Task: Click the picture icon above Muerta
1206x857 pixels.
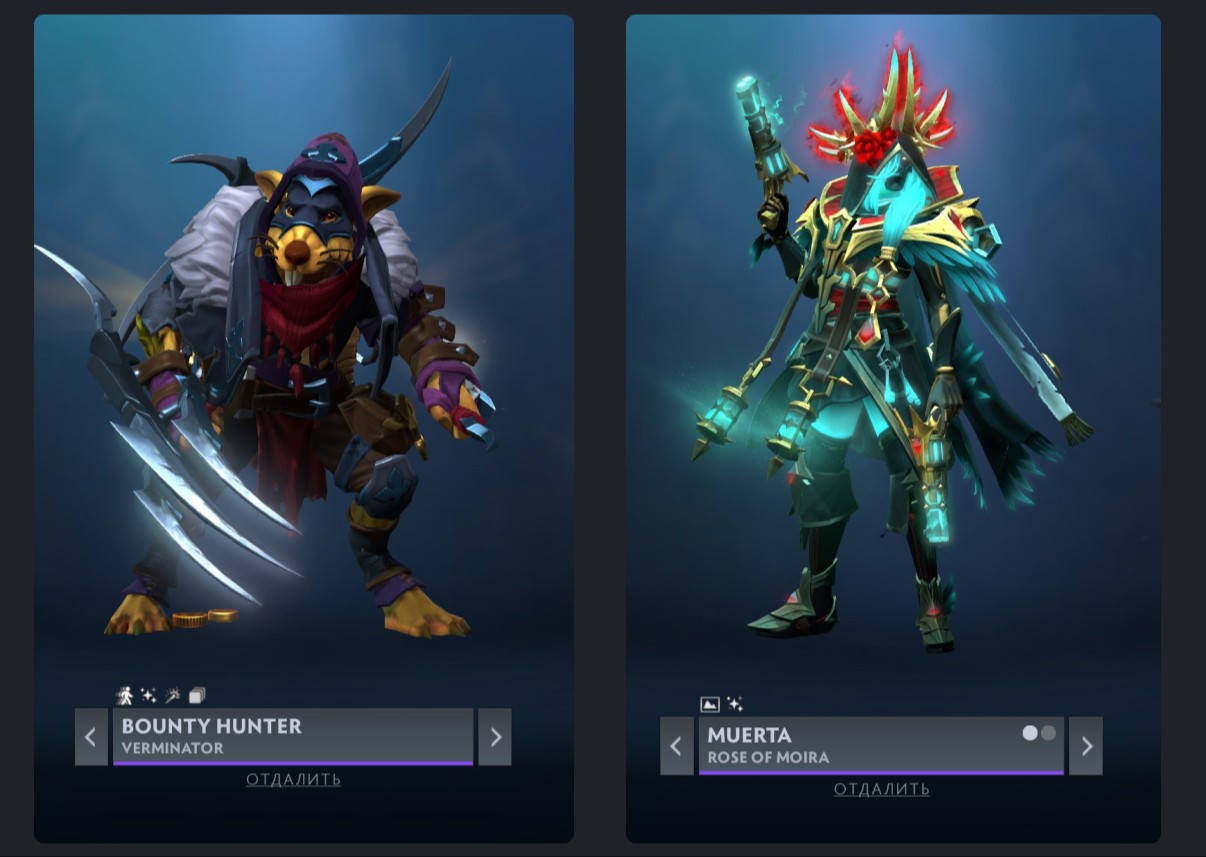Action: tap(710, 704)
